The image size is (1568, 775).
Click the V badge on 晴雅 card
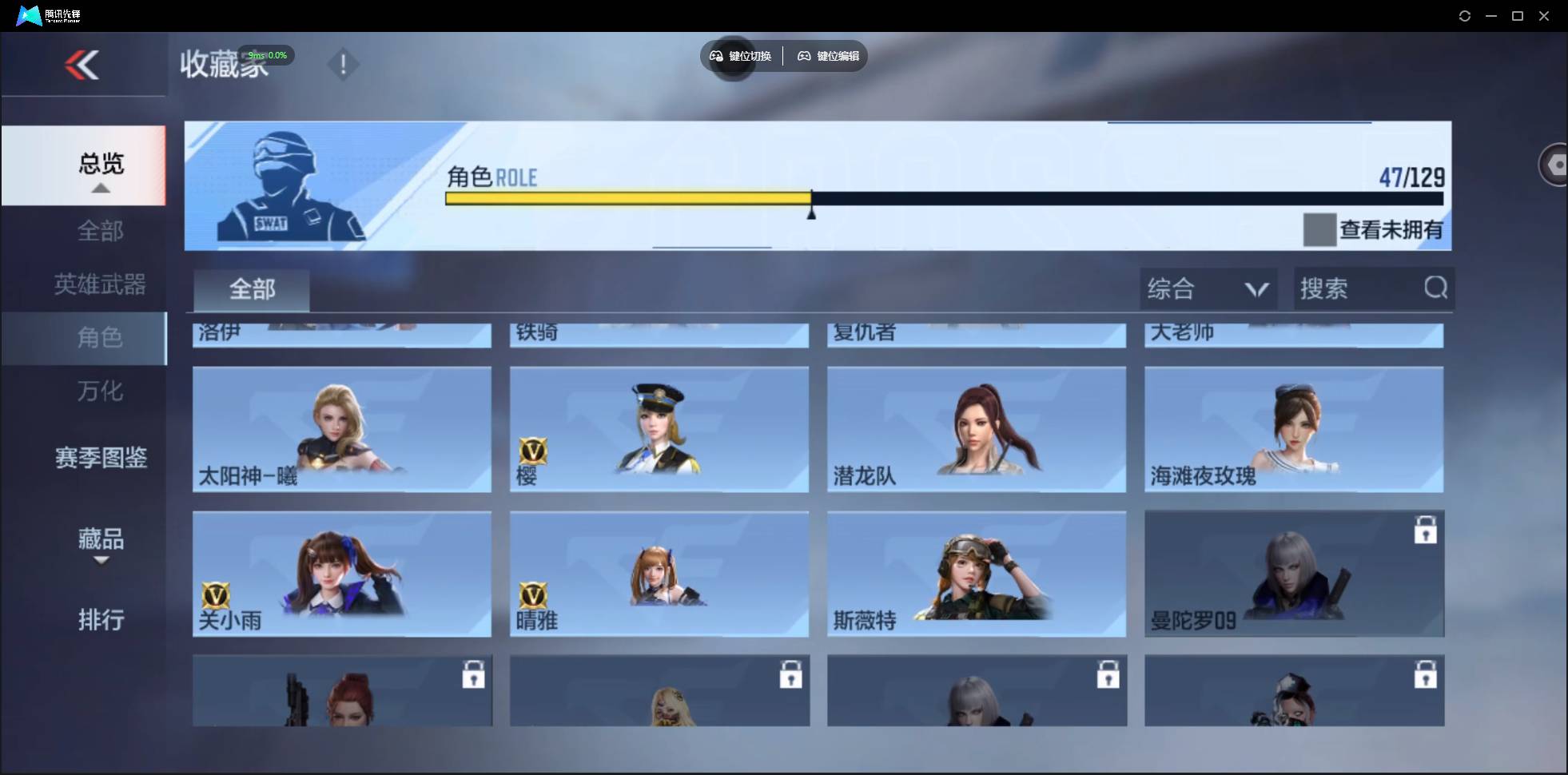click(535, 595)
